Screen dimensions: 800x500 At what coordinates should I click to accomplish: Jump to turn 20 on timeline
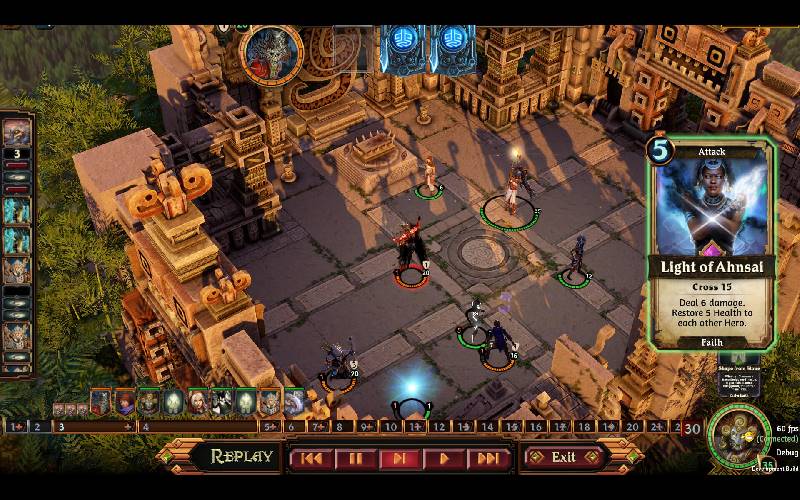[x=632, y=426]
